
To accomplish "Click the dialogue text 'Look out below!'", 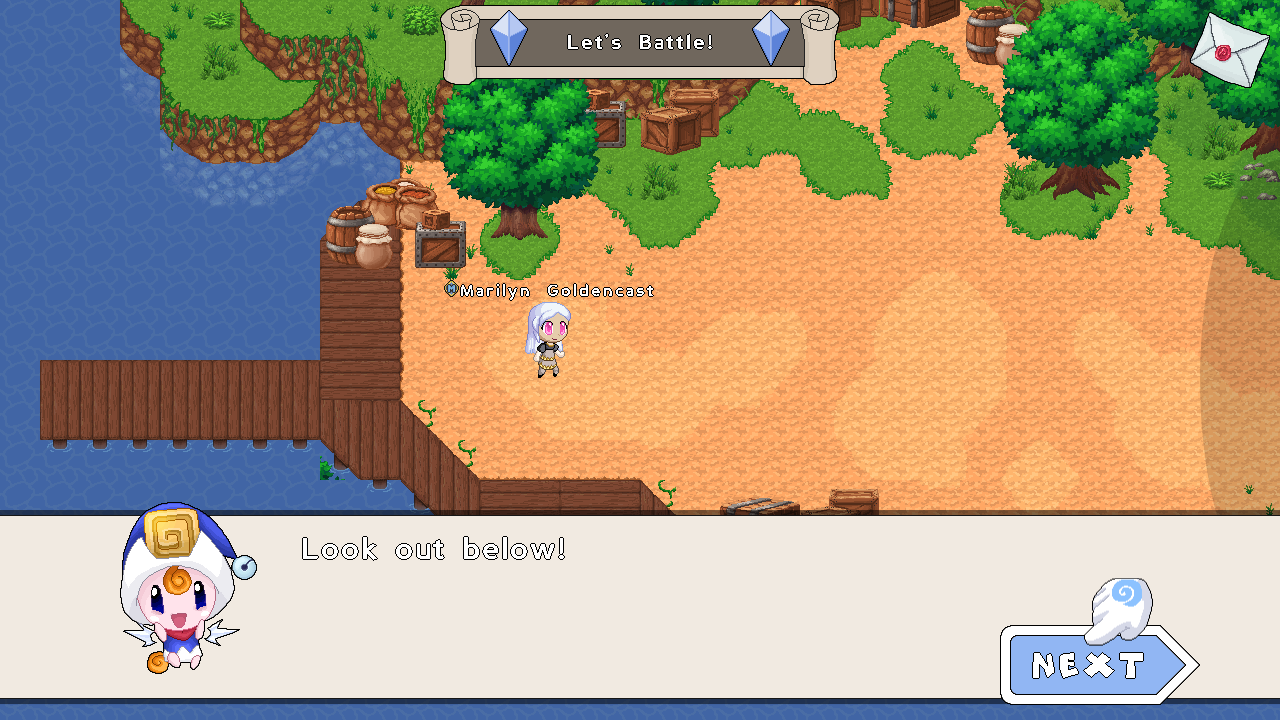I will tap(432, 549).
